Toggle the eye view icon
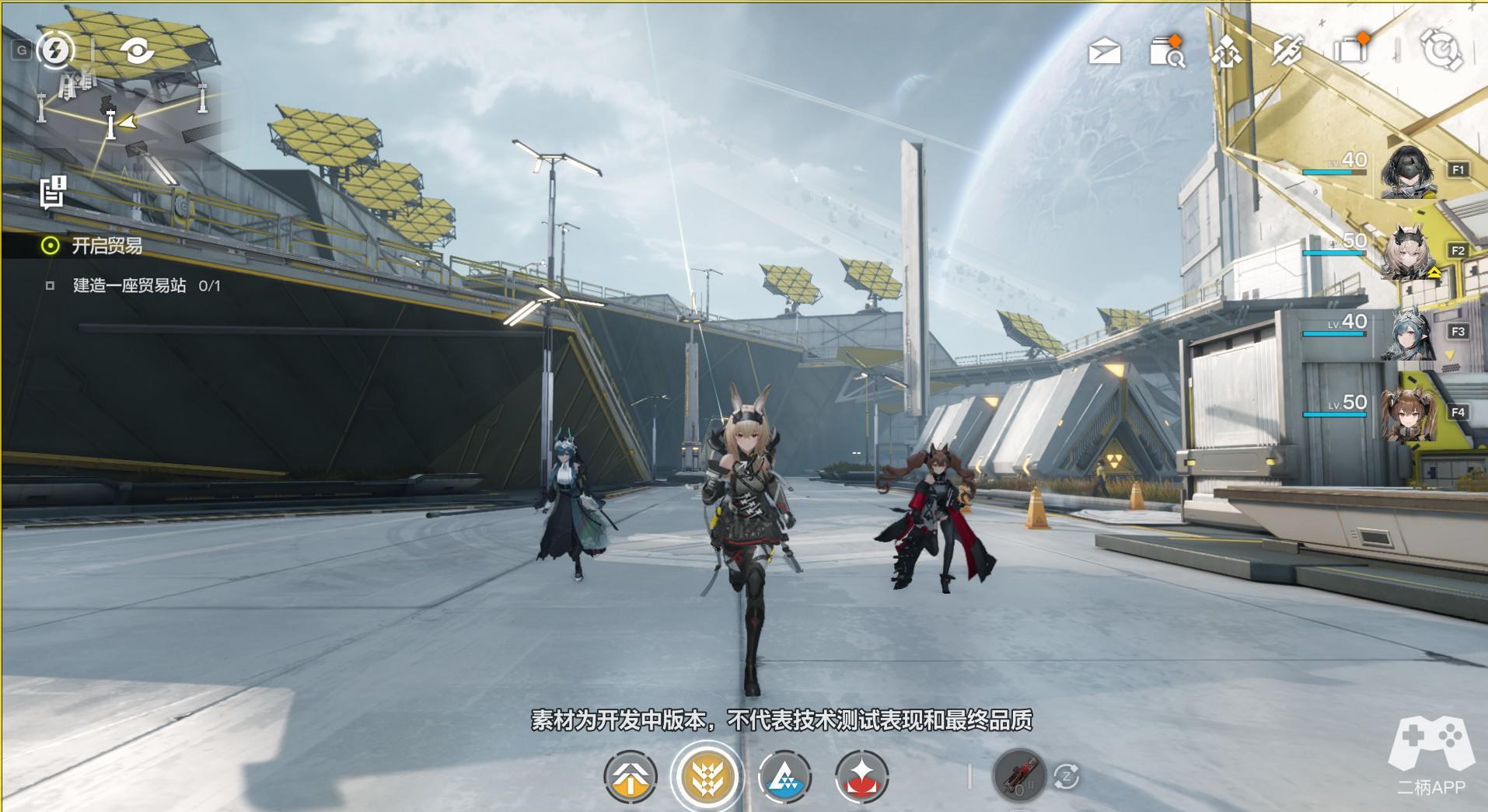Image resolution: width=1488 pixels, height=812 pixels. pos(138,51)
